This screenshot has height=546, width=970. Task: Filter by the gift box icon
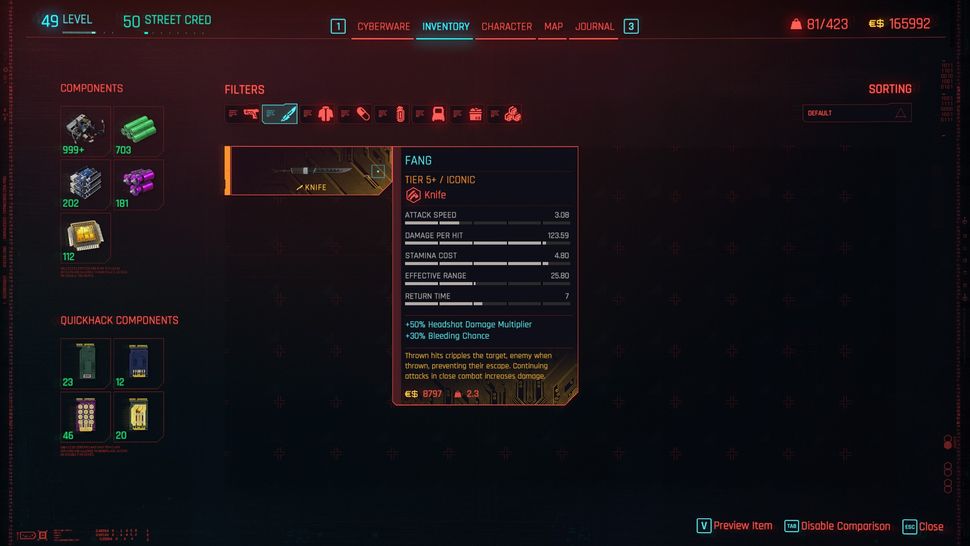476,114
